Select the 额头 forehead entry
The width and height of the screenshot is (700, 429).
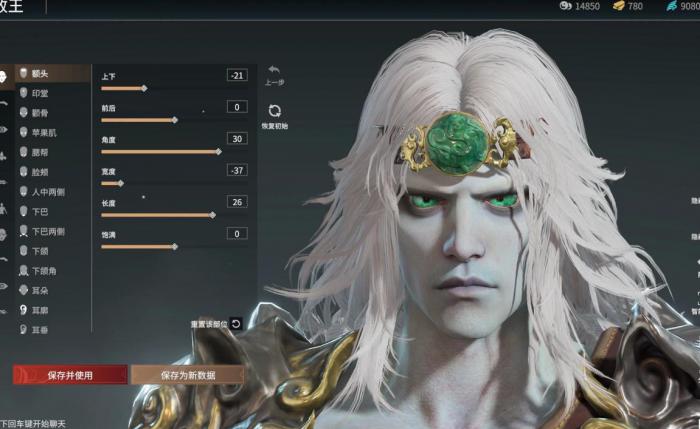click(x=45, y=74)
